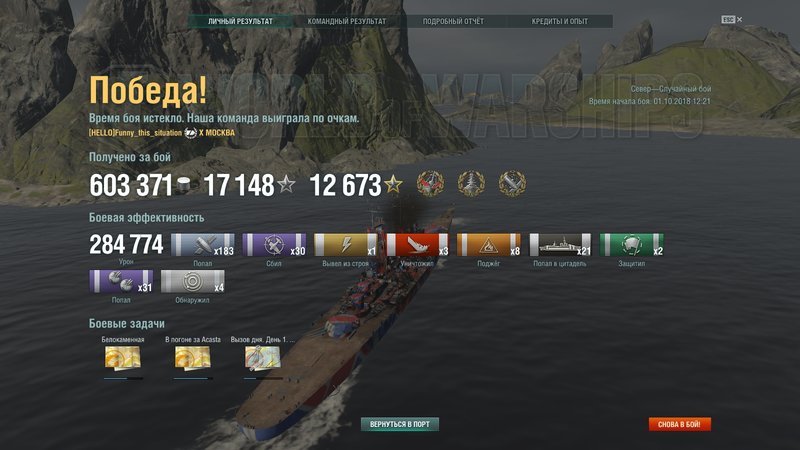Select the Попал в цитадель ribbon
Image resolution: width=800 pixels, height=450 pixels.
561,245
